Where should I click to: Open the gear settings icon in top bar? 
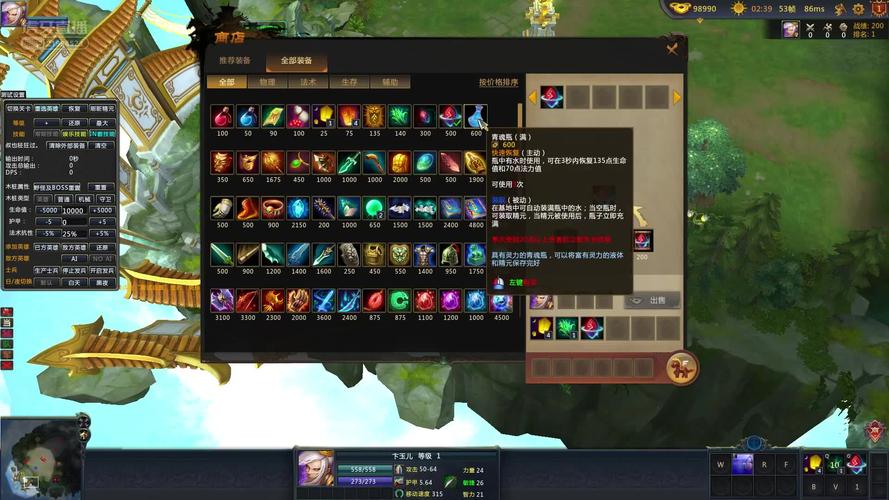click(x=858, y=8)
